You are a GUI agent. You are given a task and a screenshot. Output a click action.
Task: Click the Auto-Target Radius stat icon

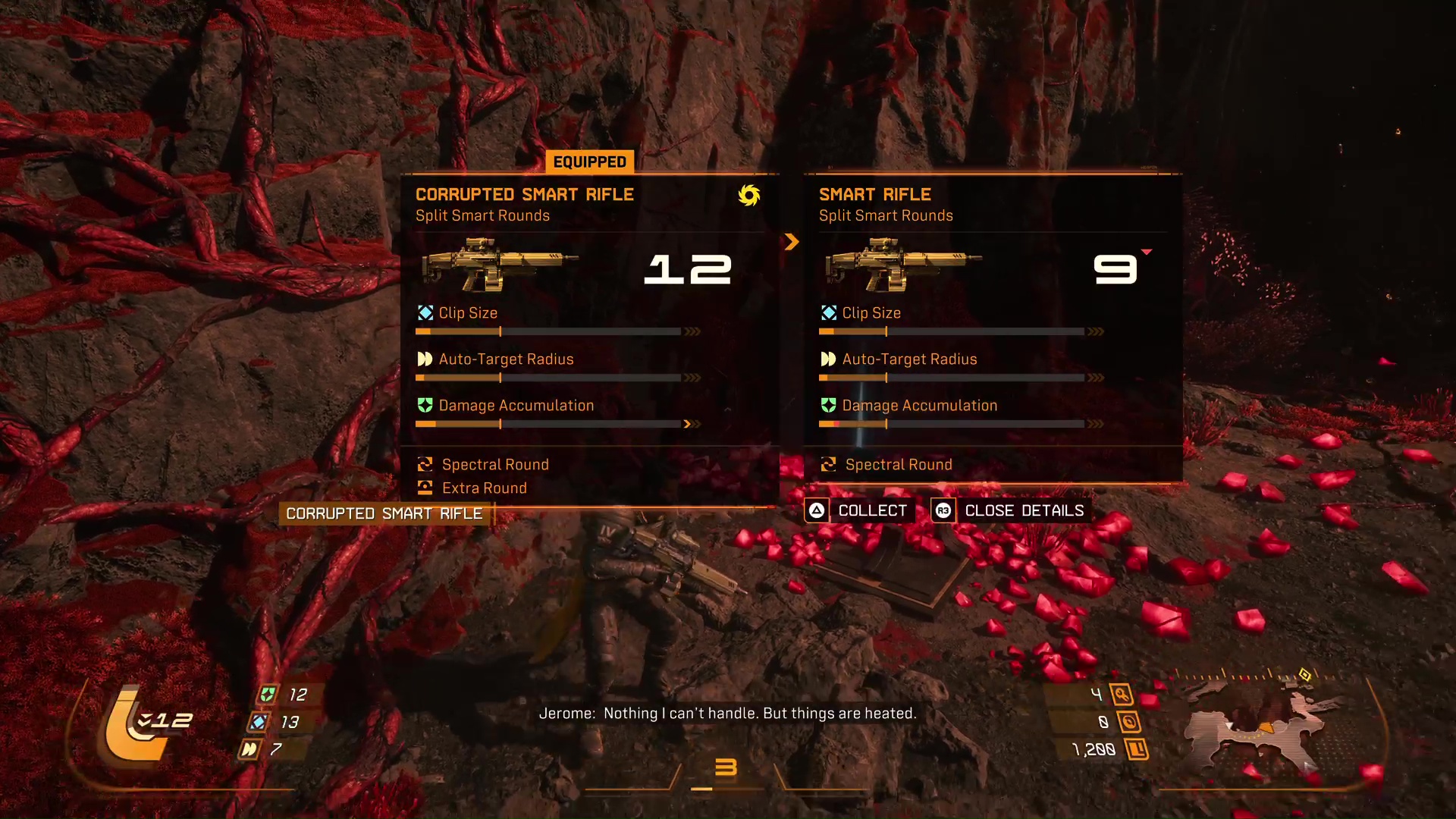coord(424,359)
